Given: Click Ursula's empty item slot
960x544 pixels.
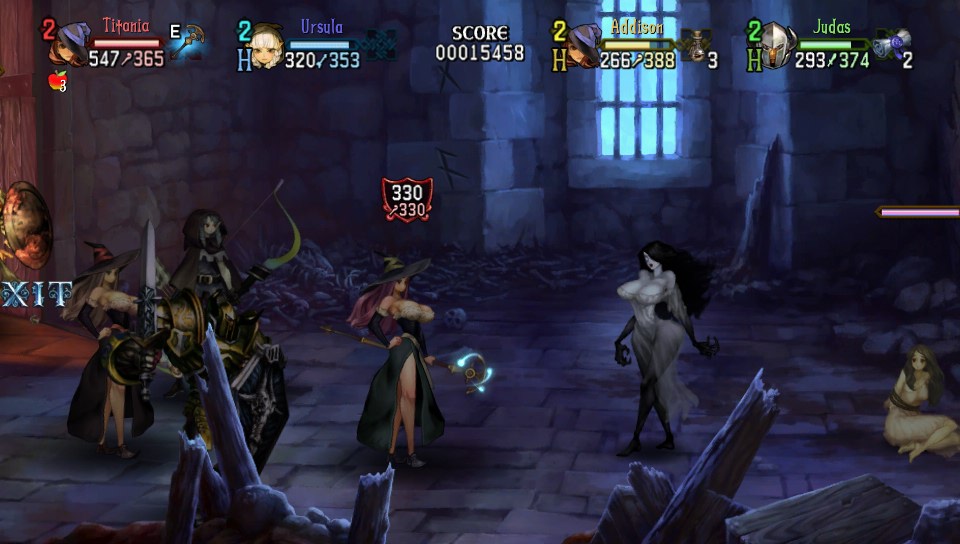Looking at the screenshot, I should pyautogui.click(x=380, y=44).
